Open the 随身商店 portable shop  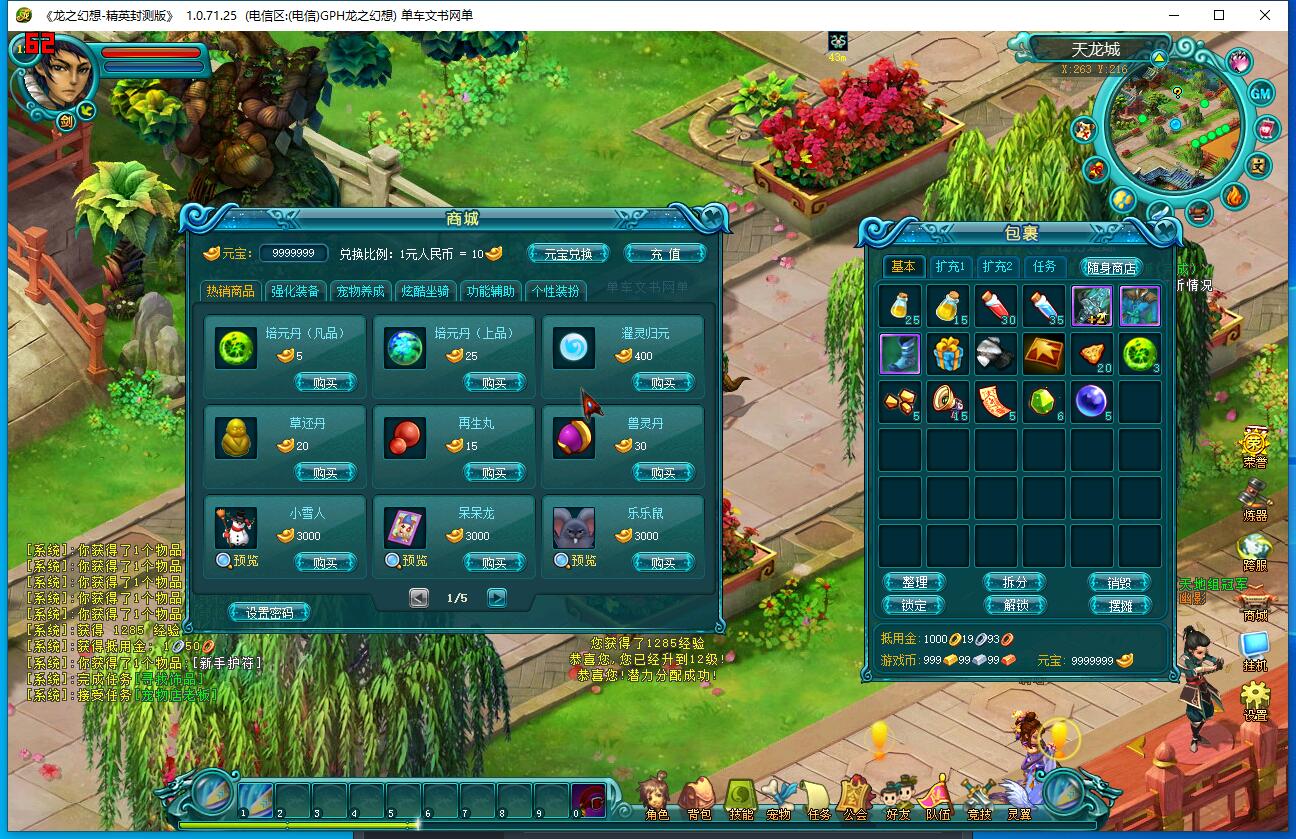[1110, 268]
